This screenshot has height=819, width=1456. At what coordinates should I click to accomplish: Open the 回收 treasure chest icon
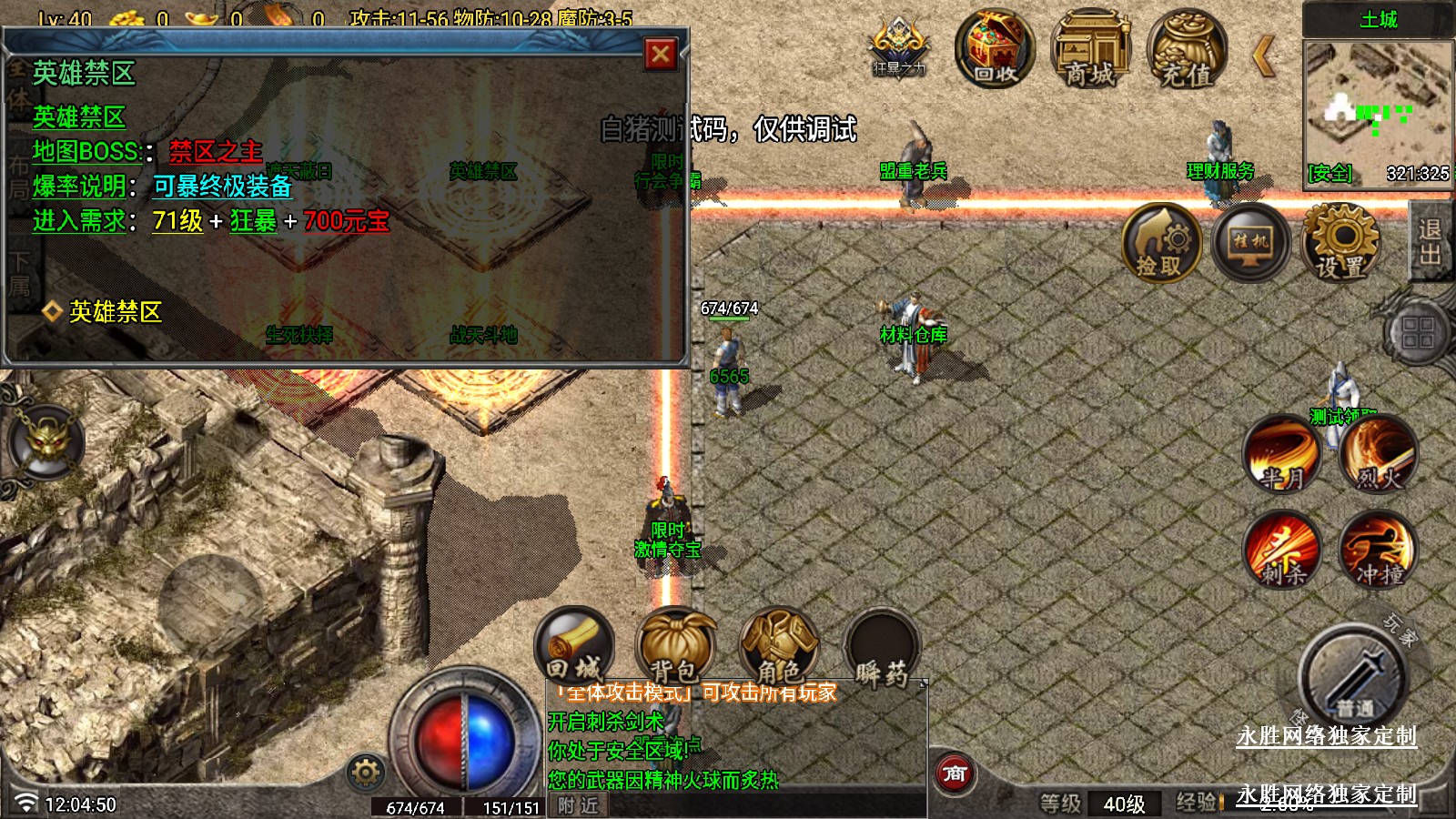pos(995,49)
